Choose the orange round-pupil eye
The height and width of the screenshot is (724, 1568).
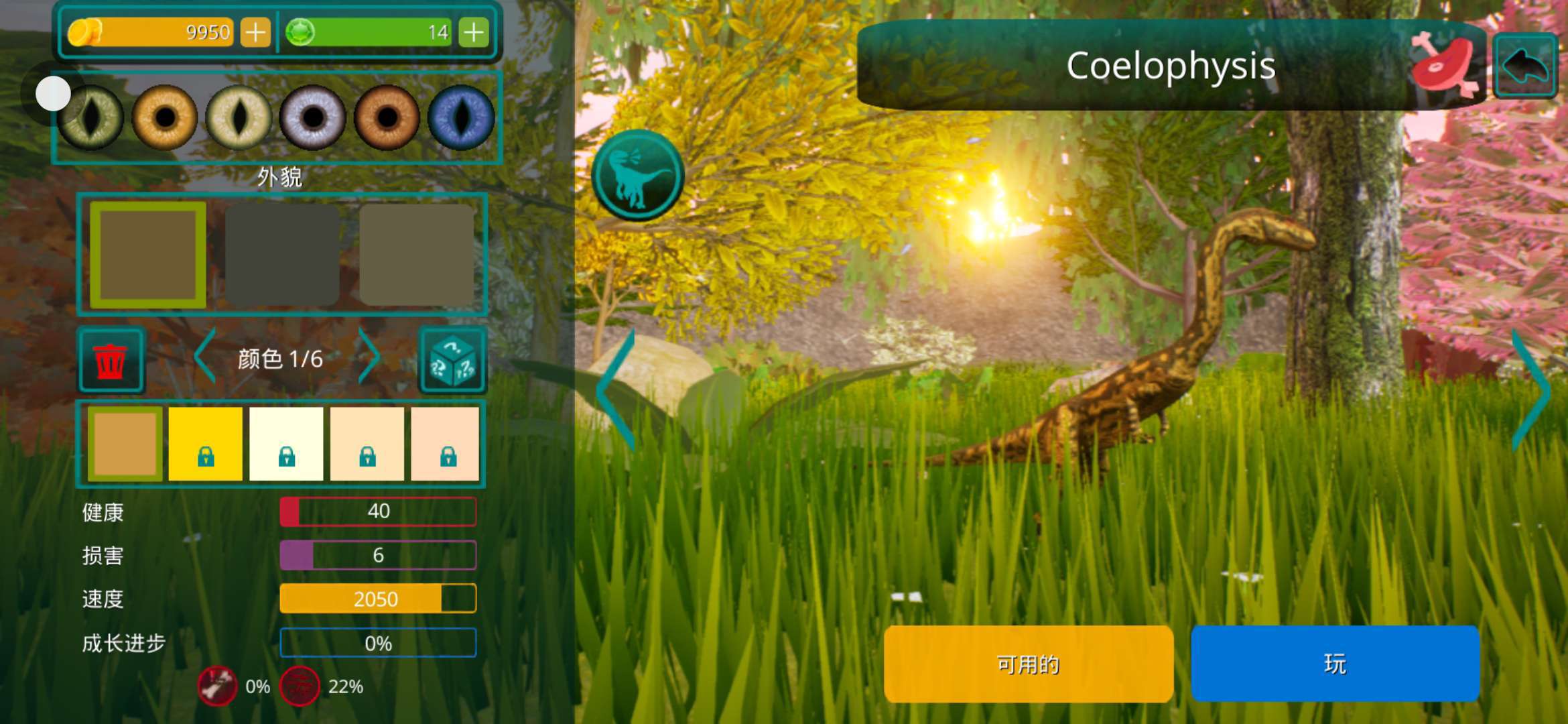pos(387,117)
